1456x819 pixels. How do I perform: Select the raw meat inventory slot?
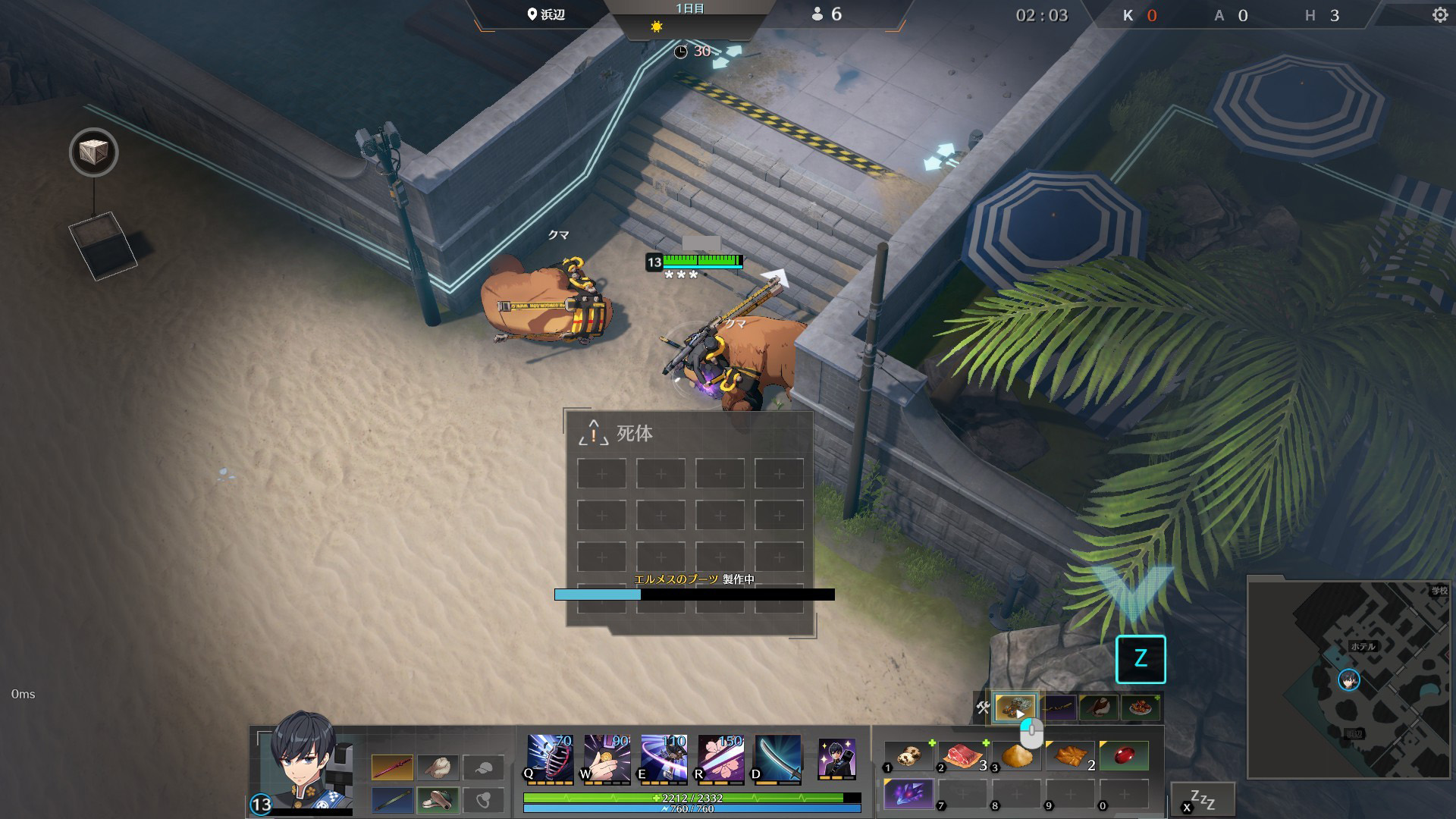coord(963,756)
